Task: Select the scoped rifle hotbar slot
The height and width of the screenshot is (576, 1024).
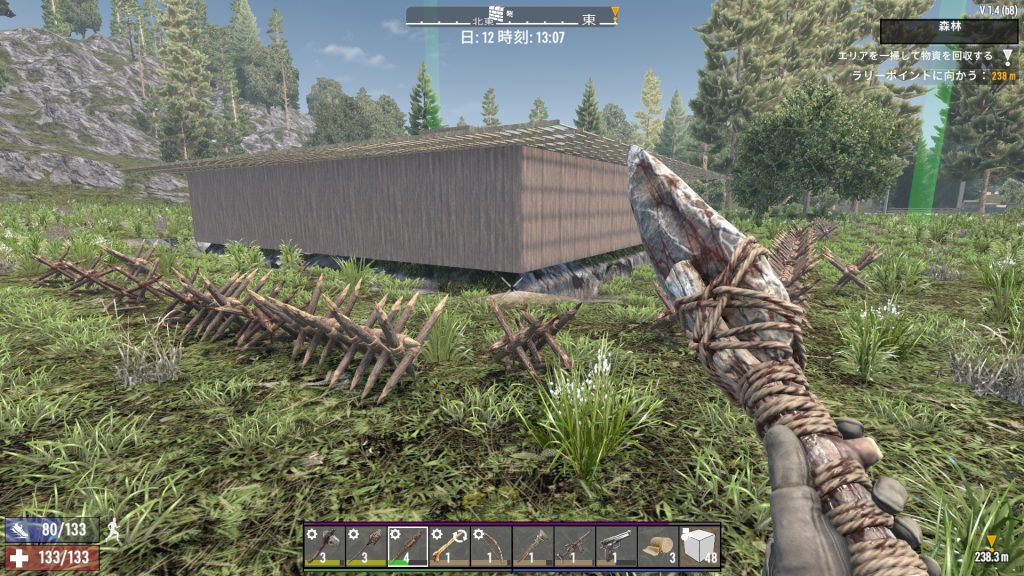Action: 574,547
